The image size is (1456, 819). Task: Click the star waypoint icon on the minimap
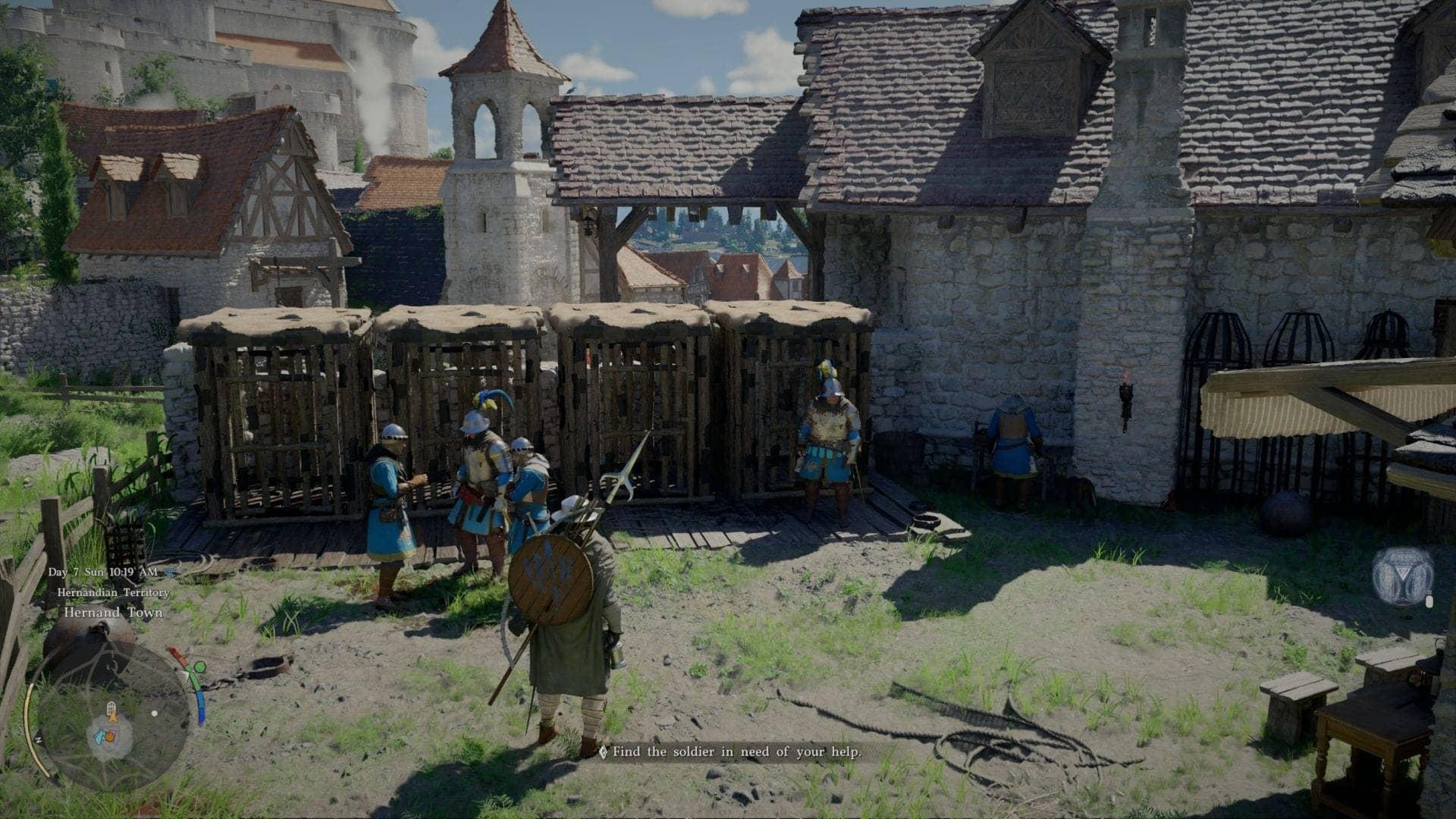coord(114,717)
